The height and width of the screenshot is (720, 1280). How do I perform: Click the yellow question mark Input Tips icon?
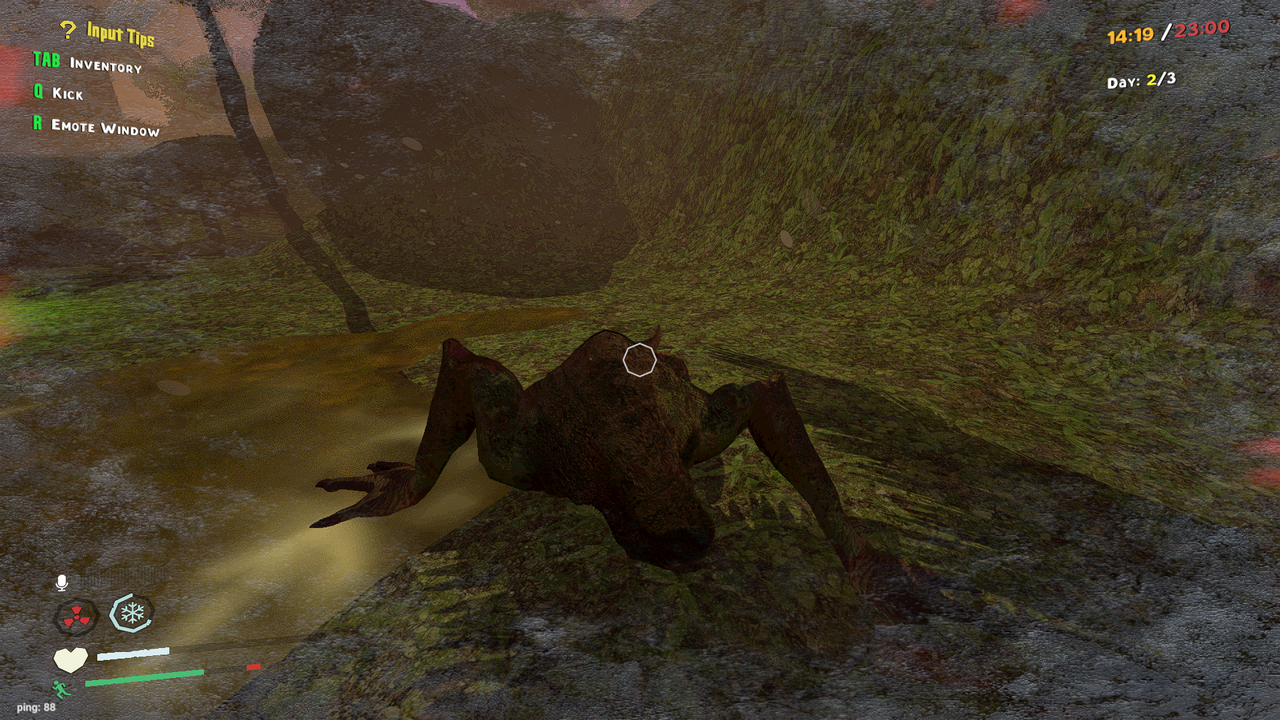(67, 31)
